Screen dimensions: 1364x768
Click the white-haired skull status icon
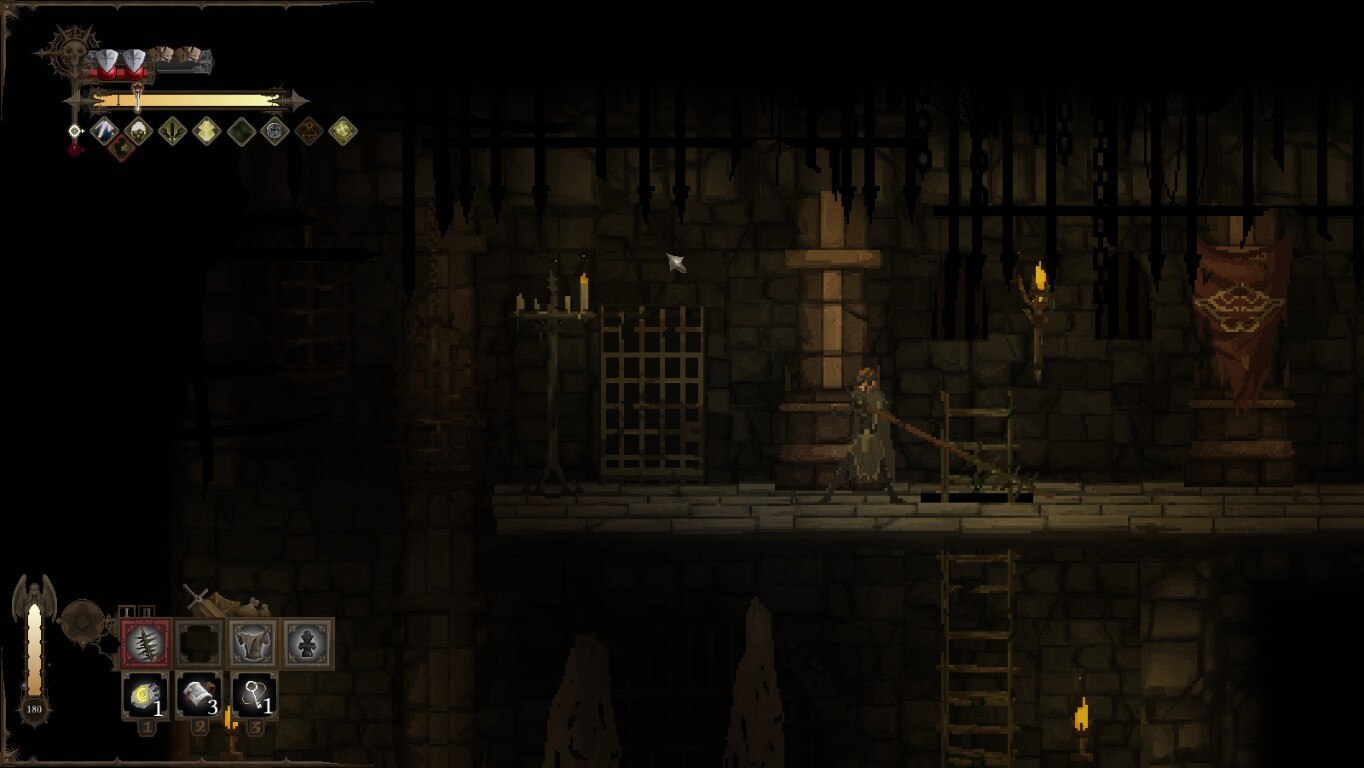pyautogui.click(x=137, y=129)
